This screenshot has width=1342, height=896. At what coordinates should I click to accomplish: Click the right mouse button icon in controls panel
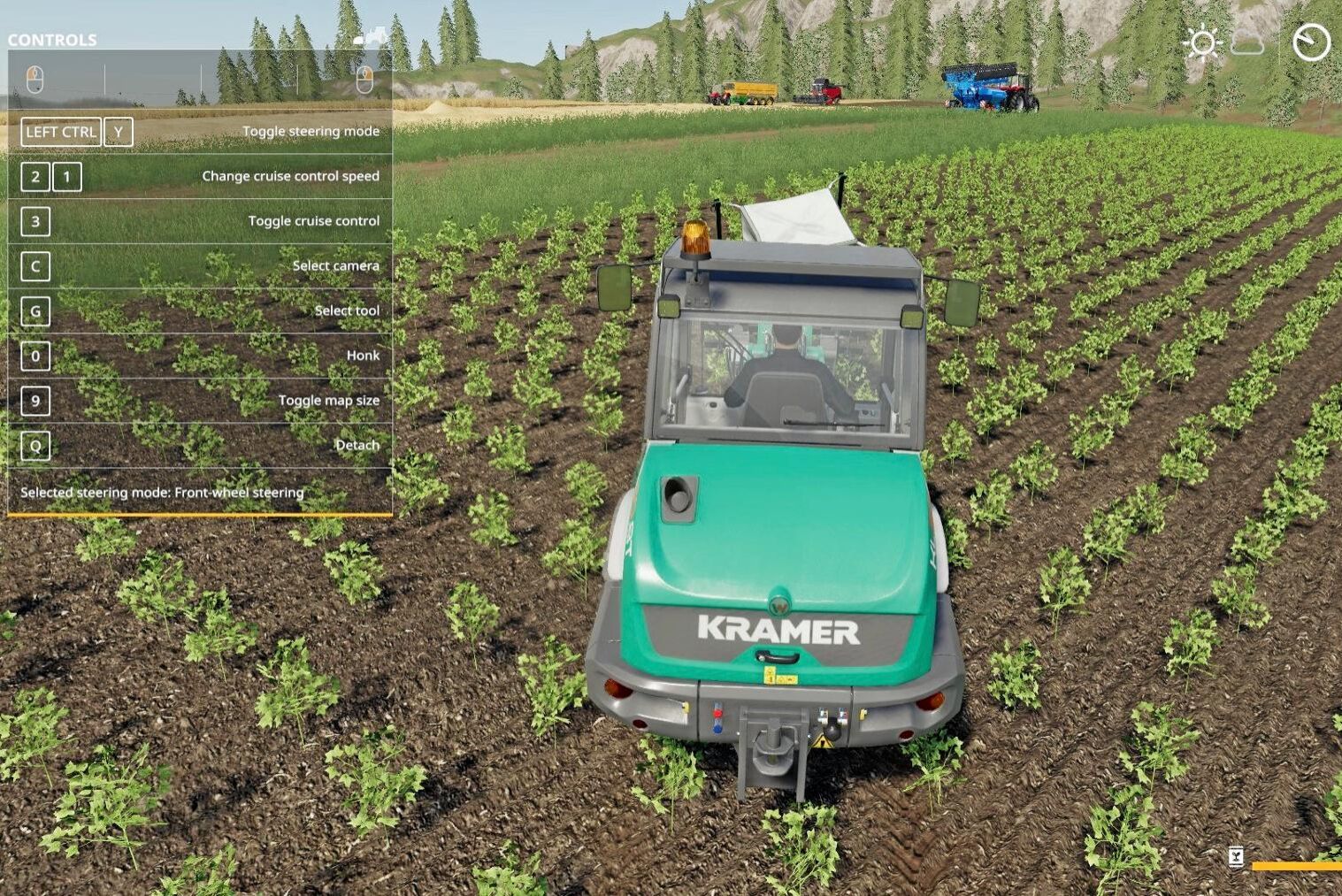click(364, 80)
